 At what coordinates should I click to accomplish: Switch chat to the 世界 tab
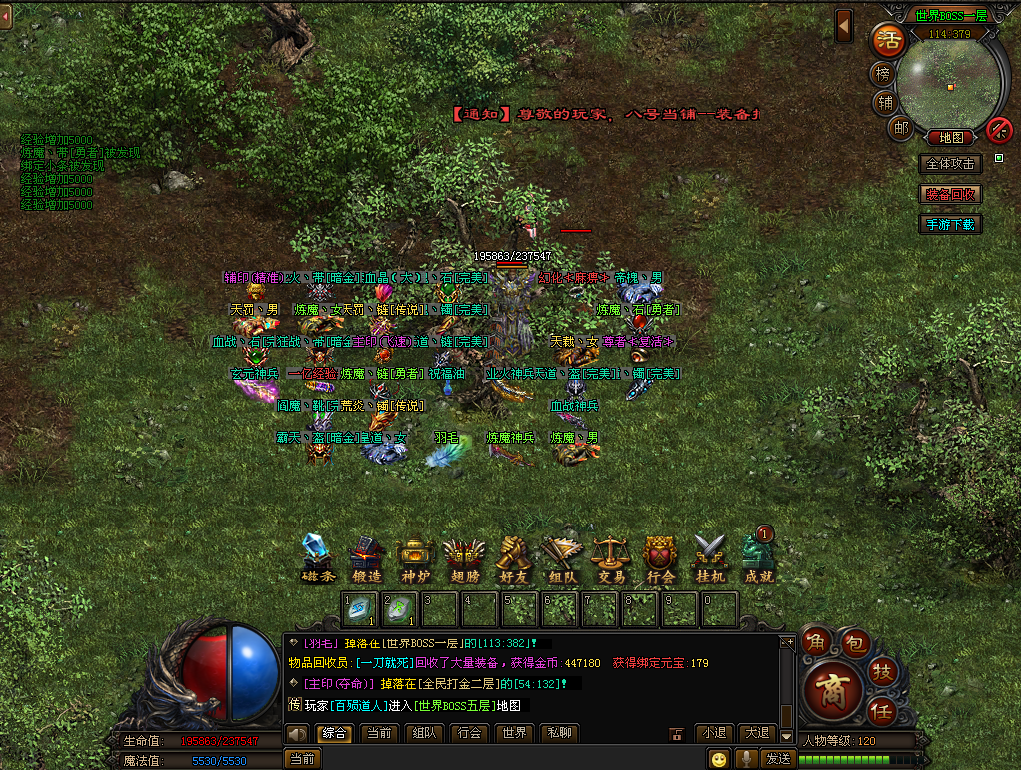[x=514, y=733]
